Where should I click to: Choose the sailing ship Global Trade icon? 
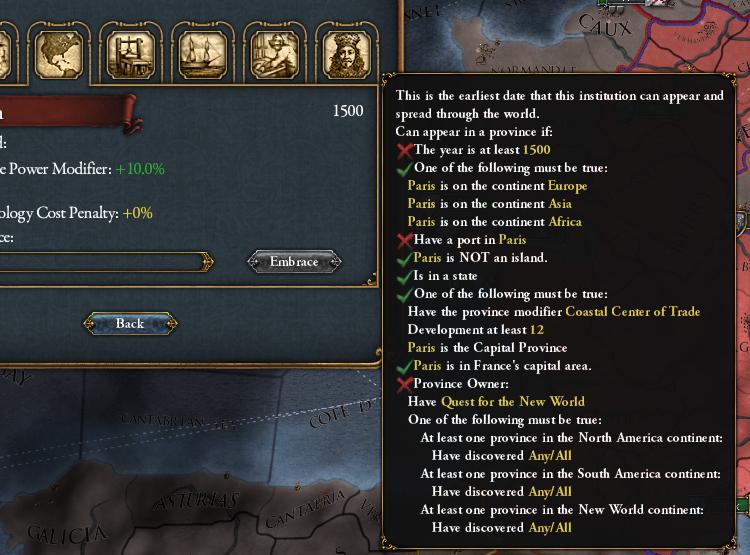pyautogui.click(x=200, y=54)
